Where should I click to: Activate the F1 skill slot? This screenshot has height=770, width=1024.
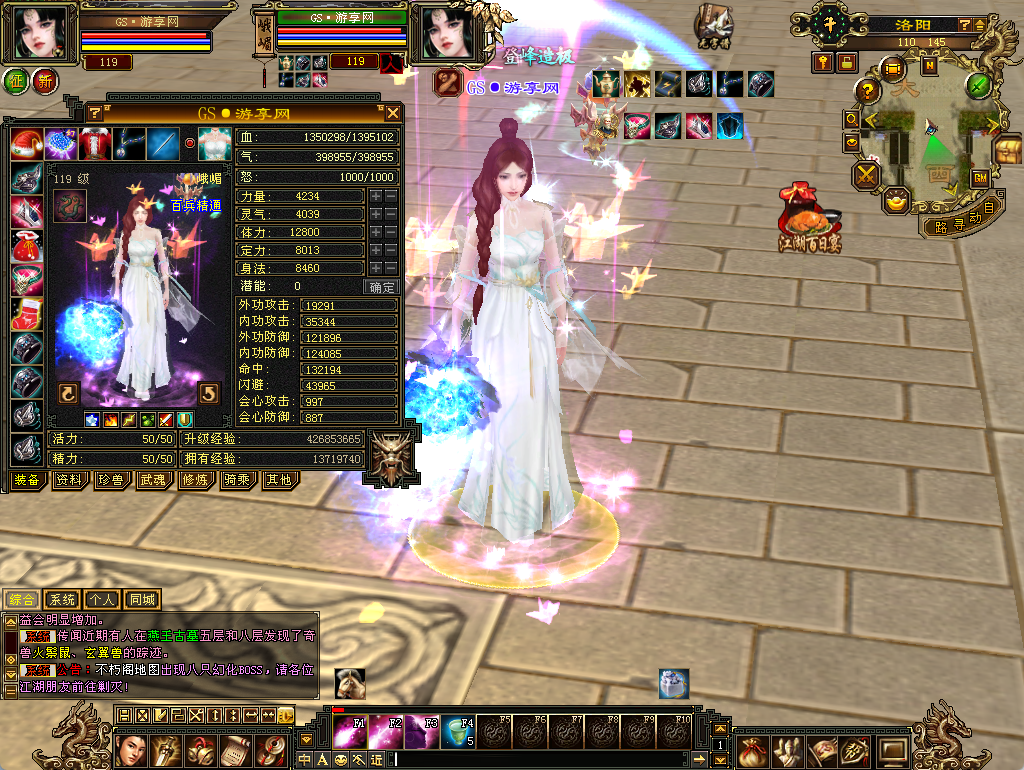[350, 731]
